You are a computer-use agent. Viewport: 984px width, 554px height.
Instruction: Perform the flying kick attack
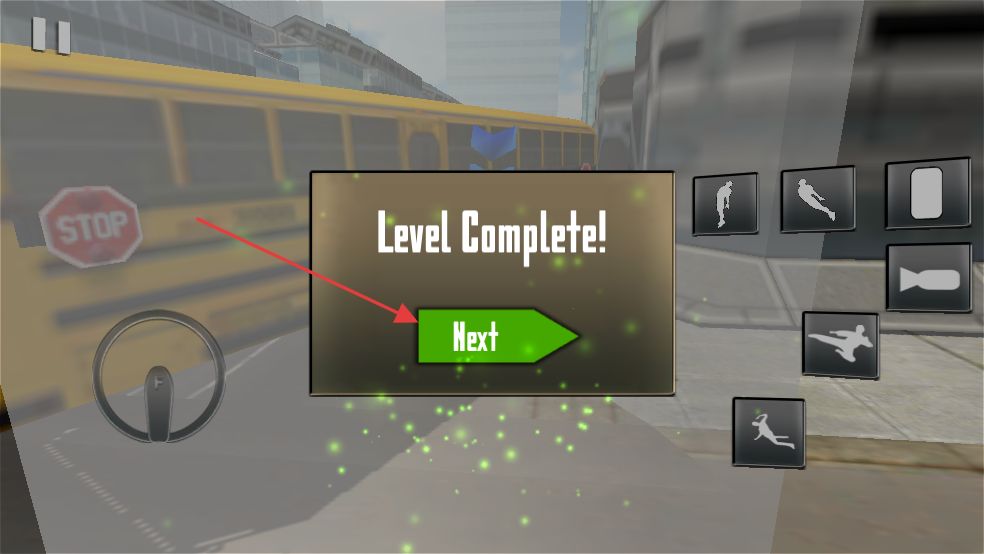point(840,345)
